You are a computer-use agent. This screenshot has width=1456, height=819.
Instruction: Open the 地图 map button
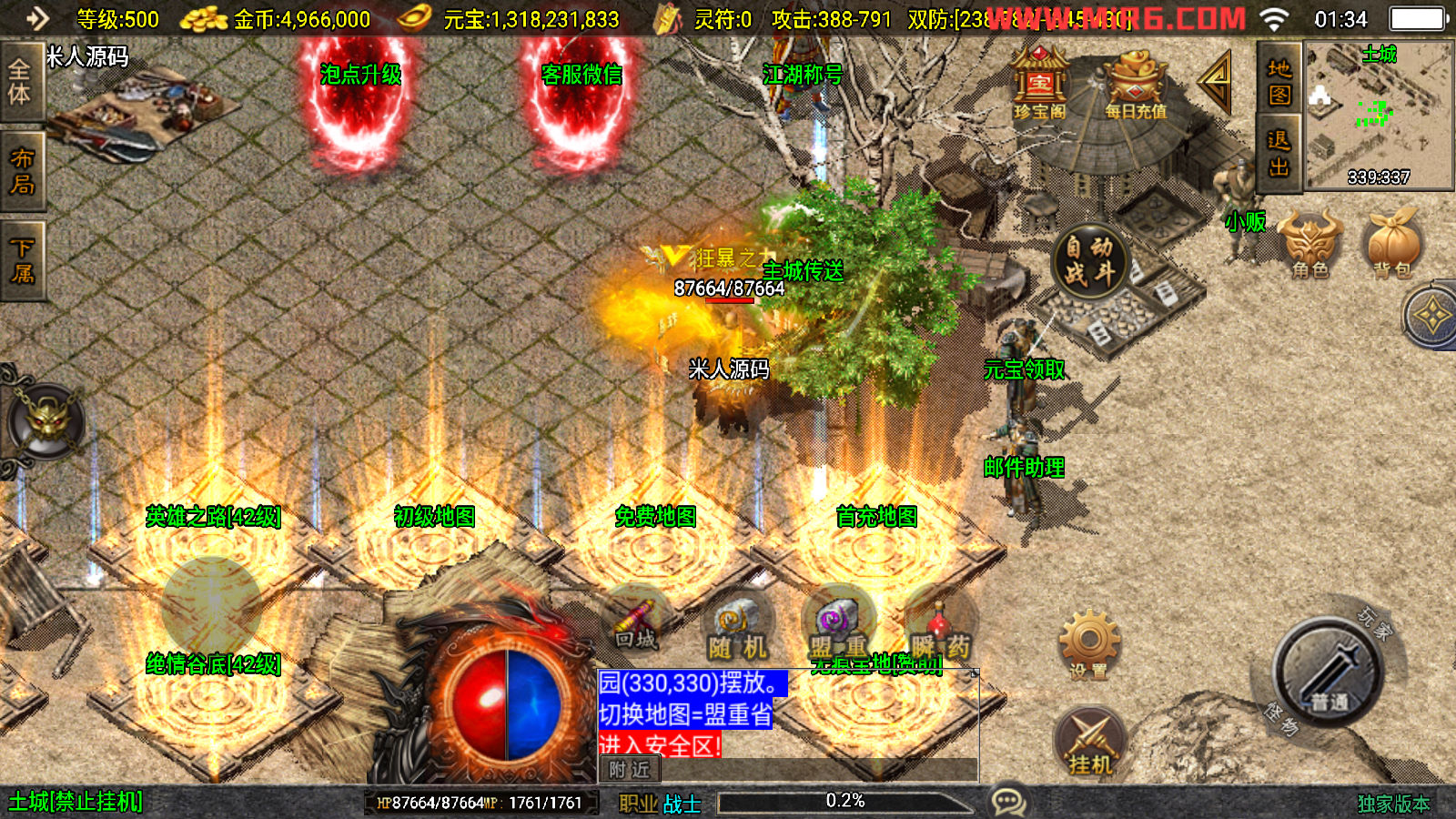(x=1279, y=80)
